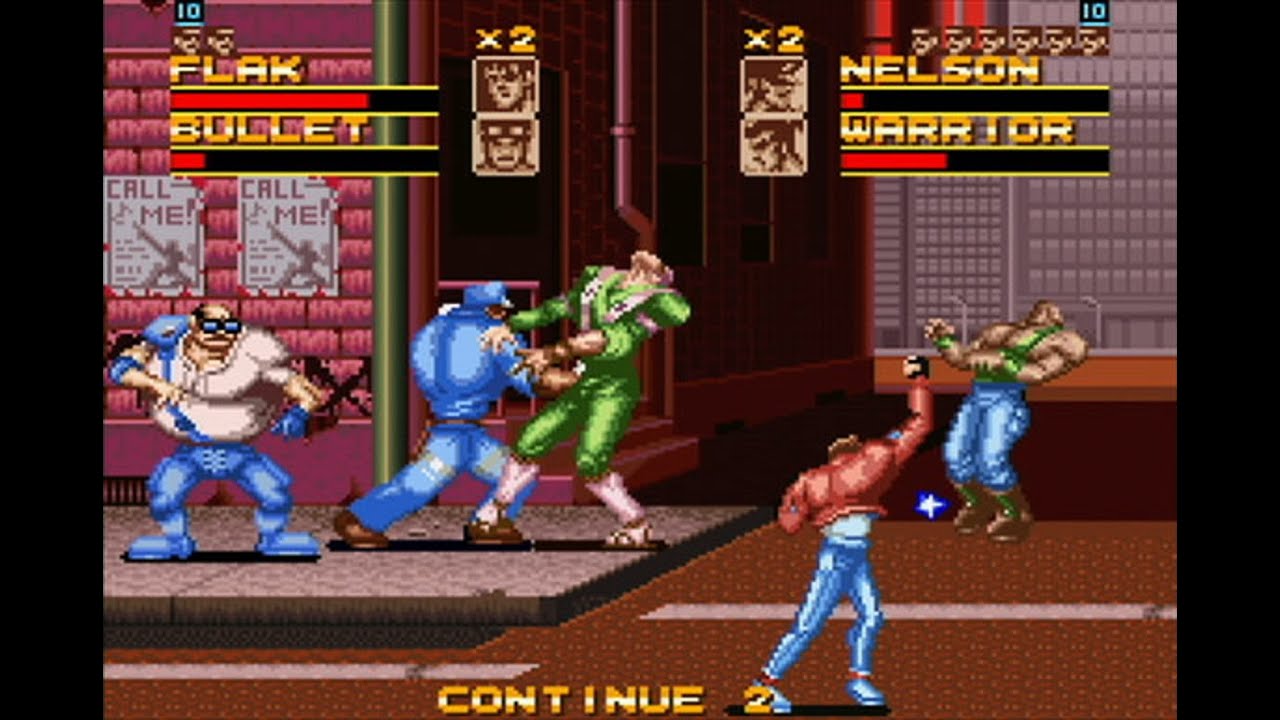Toggle the right-side timer box showing 10

point(1093,13)
